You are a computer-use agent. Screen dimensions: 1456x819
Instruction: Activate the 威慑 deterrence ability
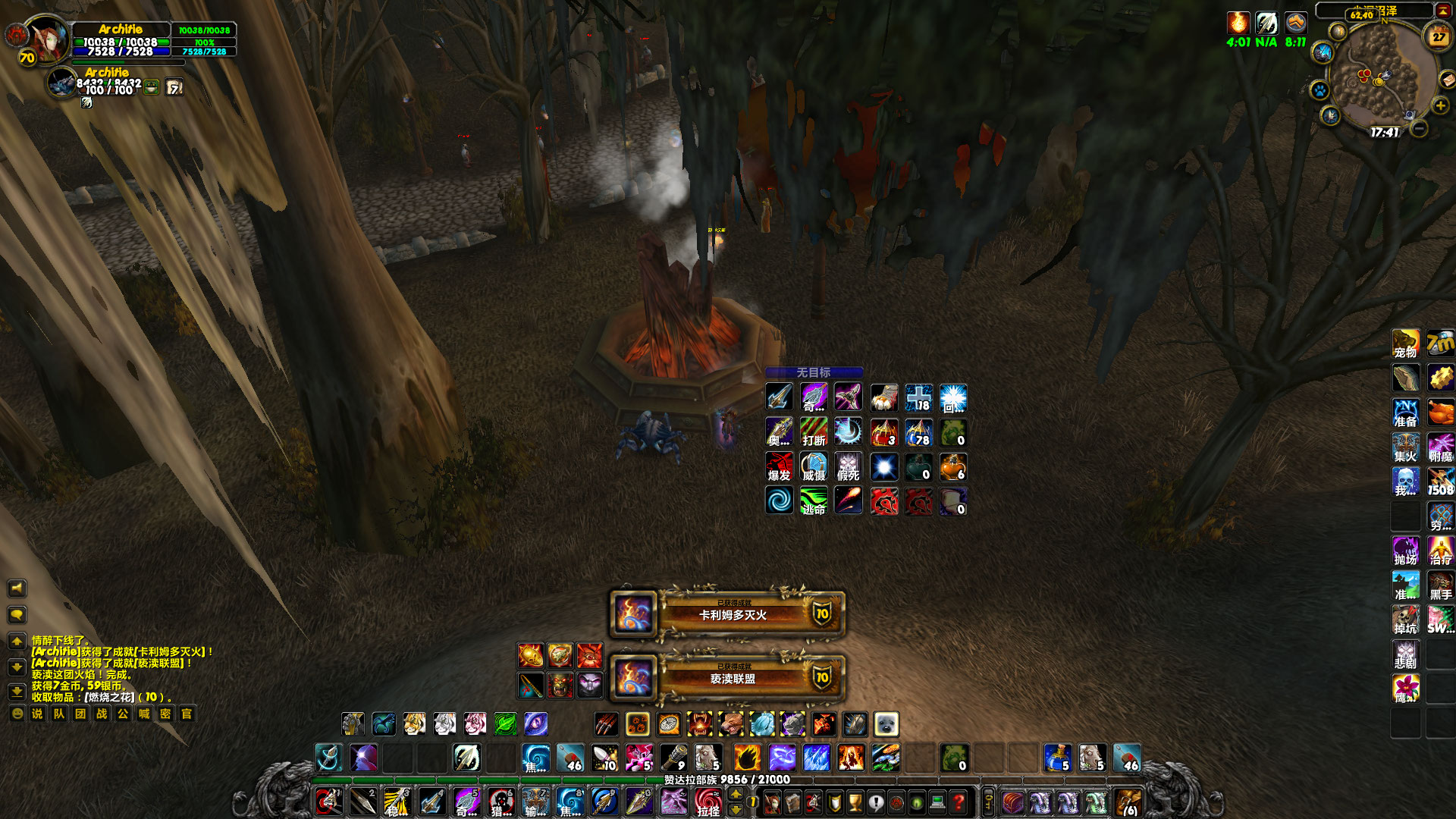pos(814,467)
